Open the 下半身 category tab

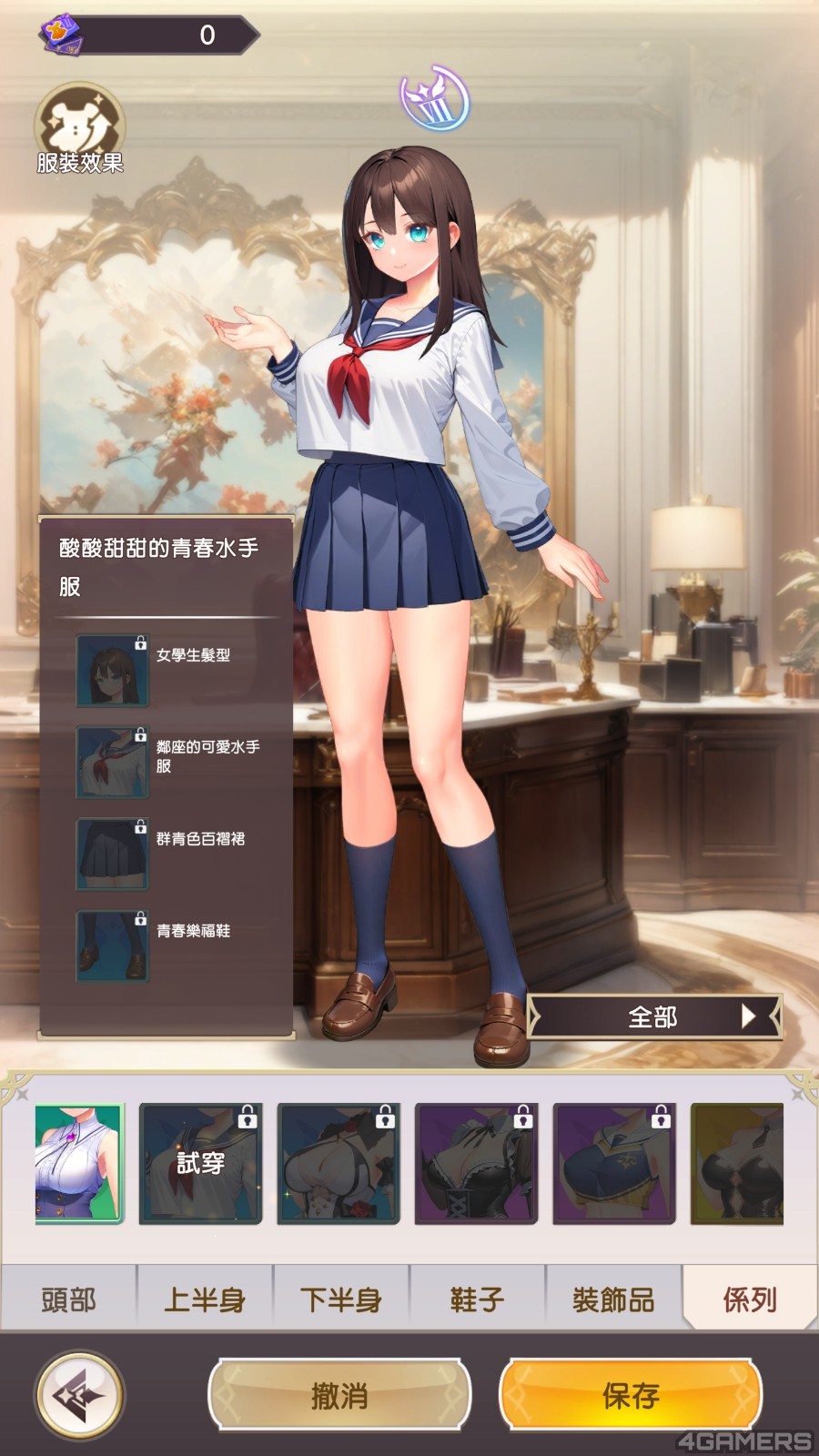(x=341, y=1299)
